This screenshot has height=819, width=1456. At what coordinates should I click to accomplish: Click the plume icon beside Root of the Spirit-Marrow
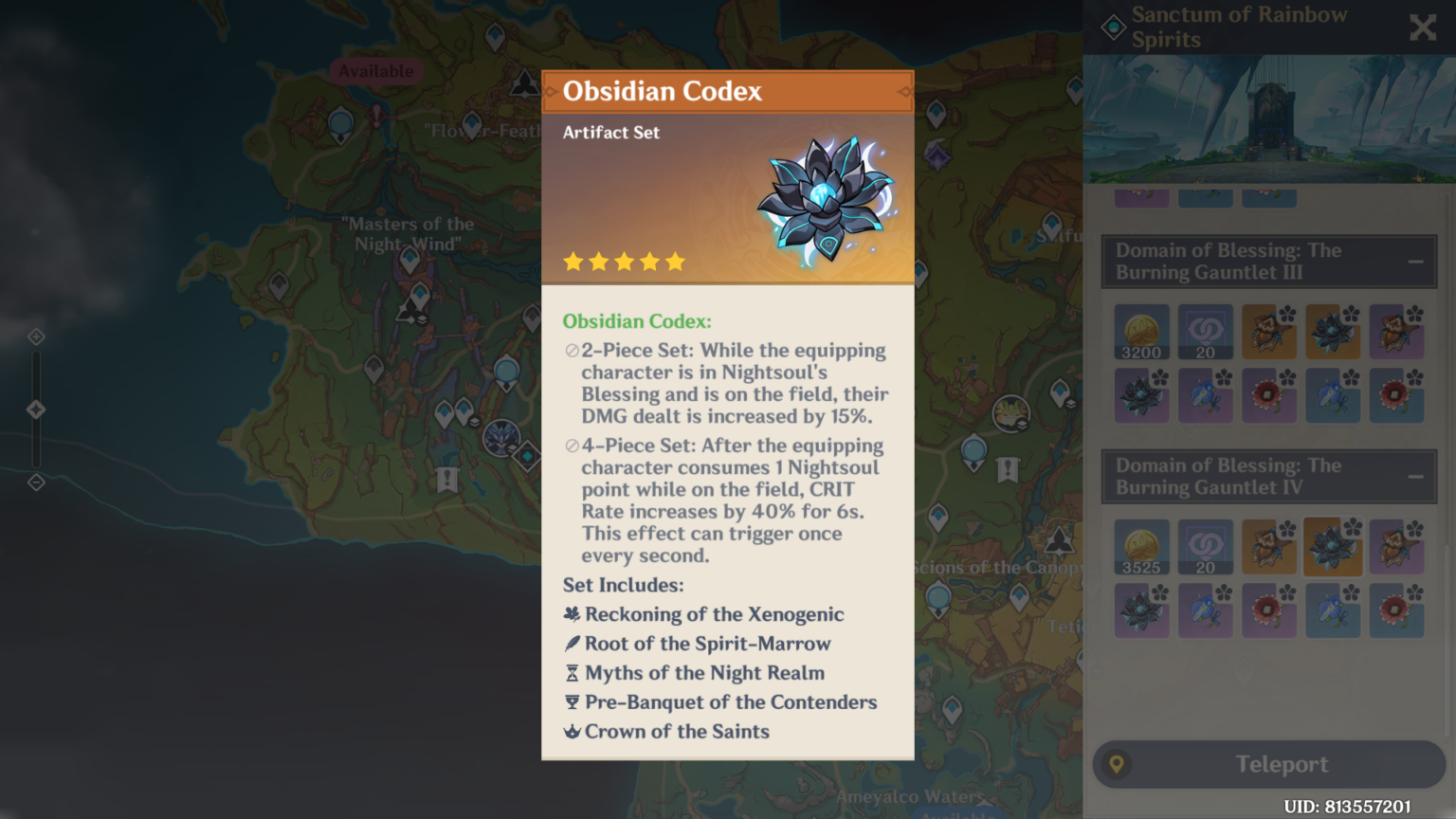pos(571,644)
